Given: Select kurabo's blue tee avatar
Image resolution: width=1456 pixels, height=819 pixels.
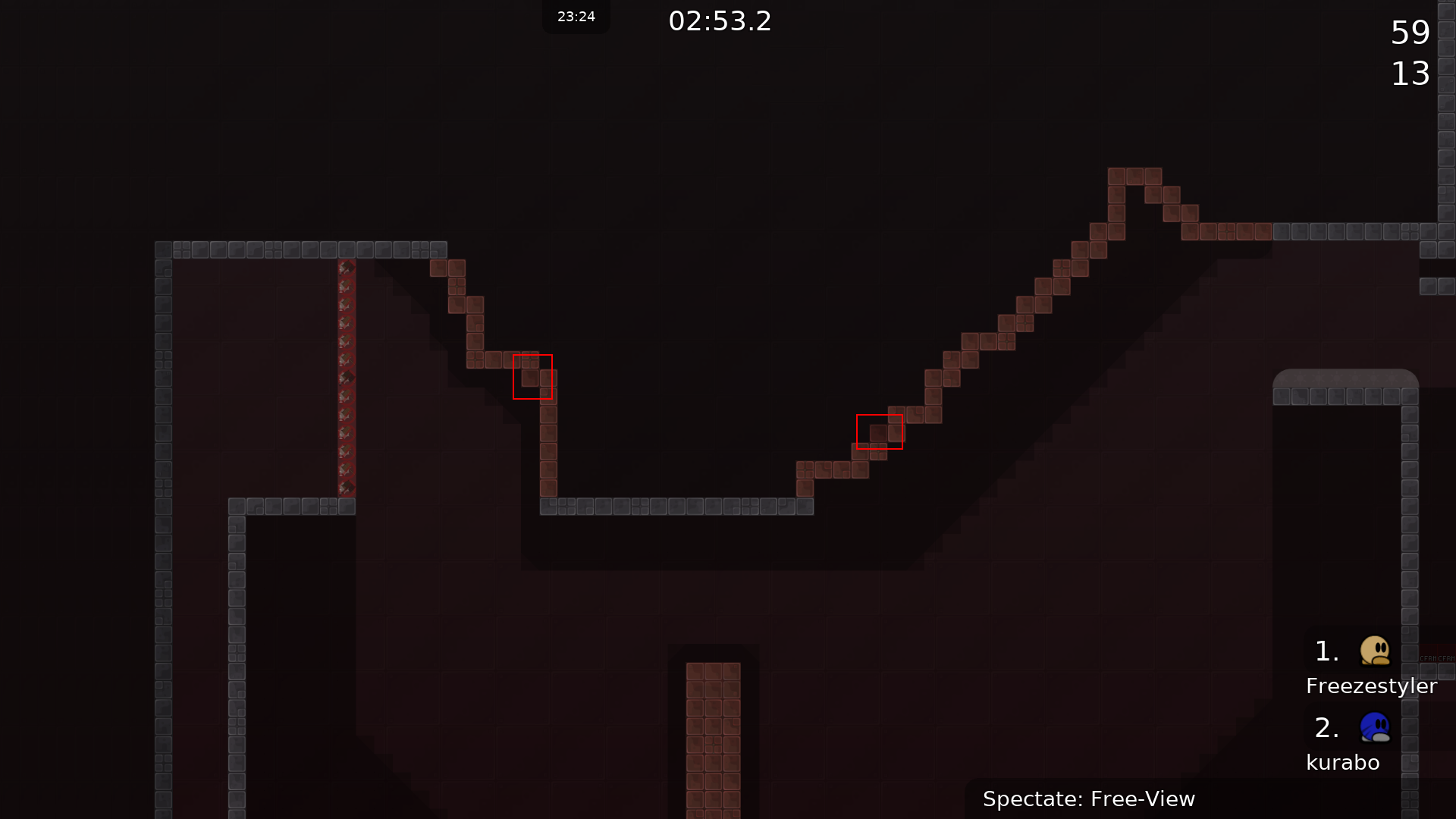Looking at the screenshot, I should point(1375,728).
